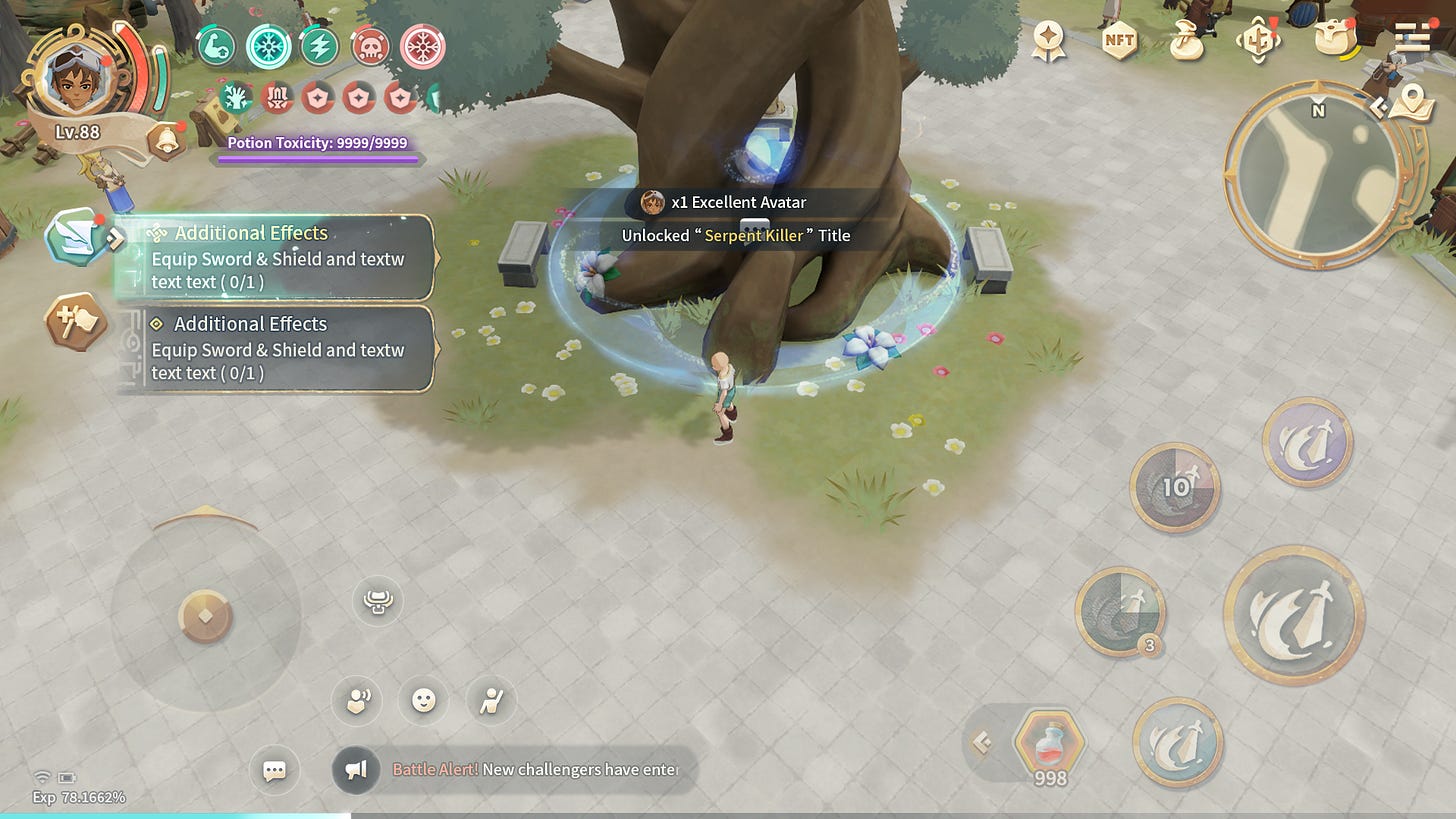
Task: Open the main menu list icon
Action: 1412,38
